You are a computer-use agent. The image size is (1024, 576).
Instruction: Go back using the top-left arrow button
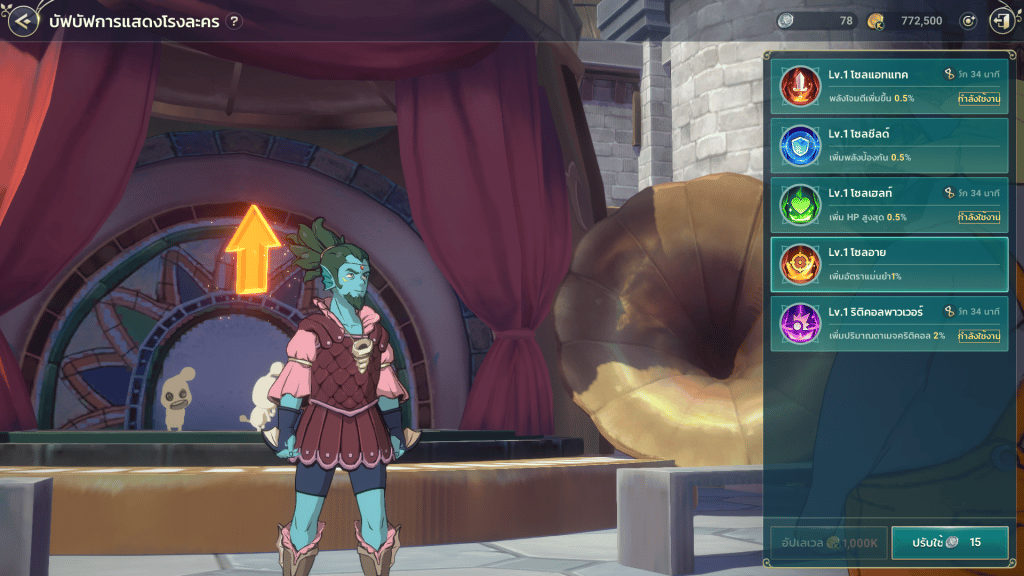tap(21, 21)
